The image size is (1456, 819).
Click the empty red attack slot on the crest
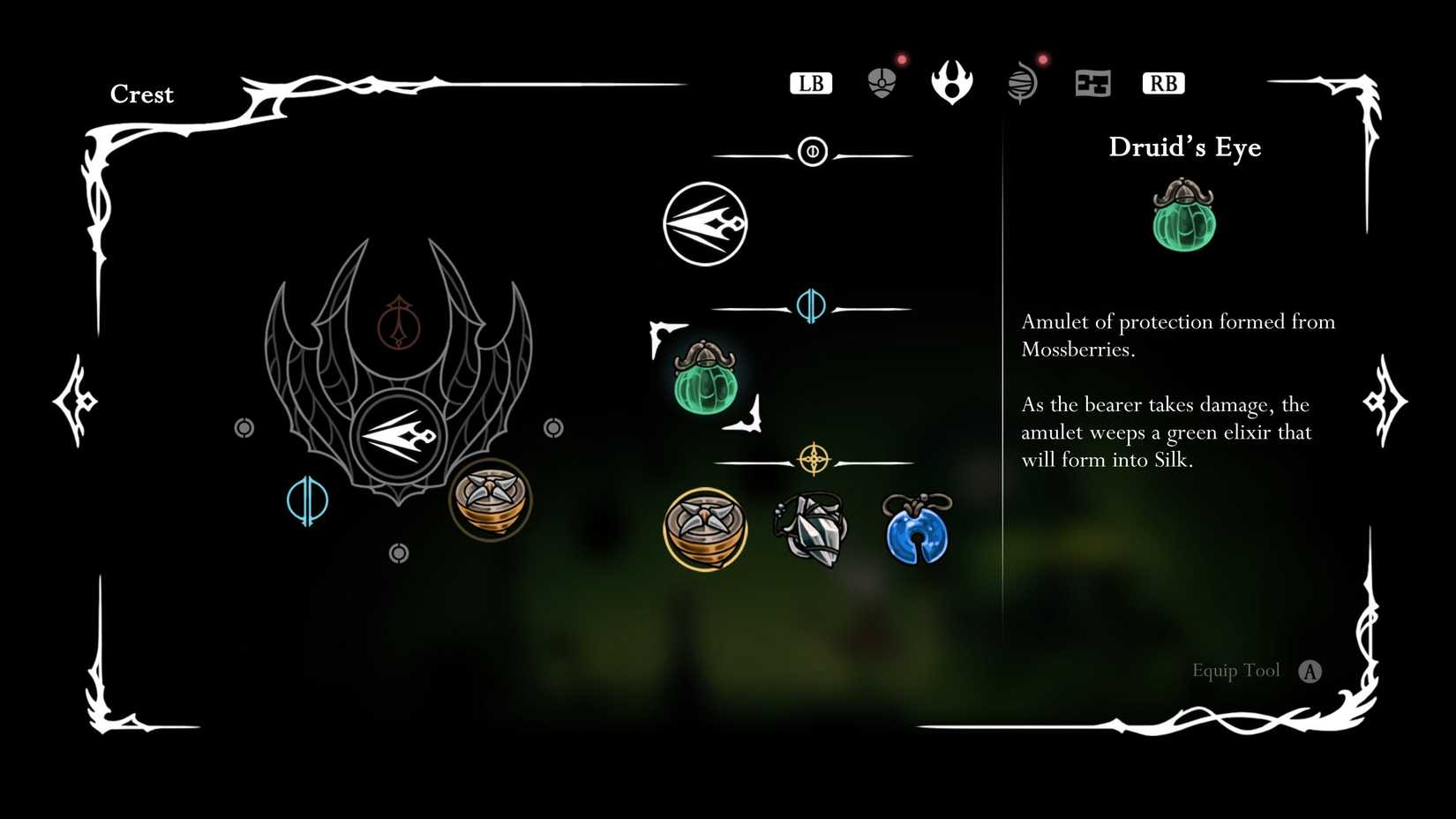coord(399,323)
